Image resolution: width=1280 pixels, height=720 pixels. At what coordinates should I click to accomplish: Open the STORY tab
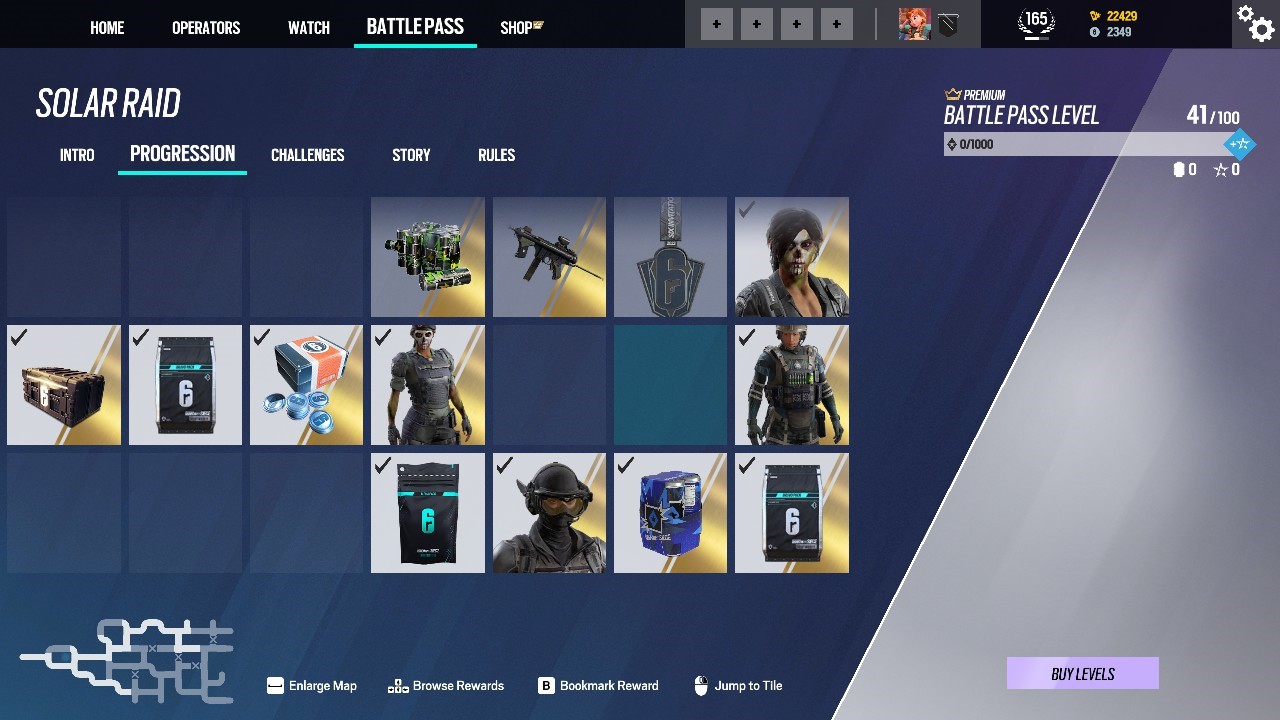[x=410, y=155]
